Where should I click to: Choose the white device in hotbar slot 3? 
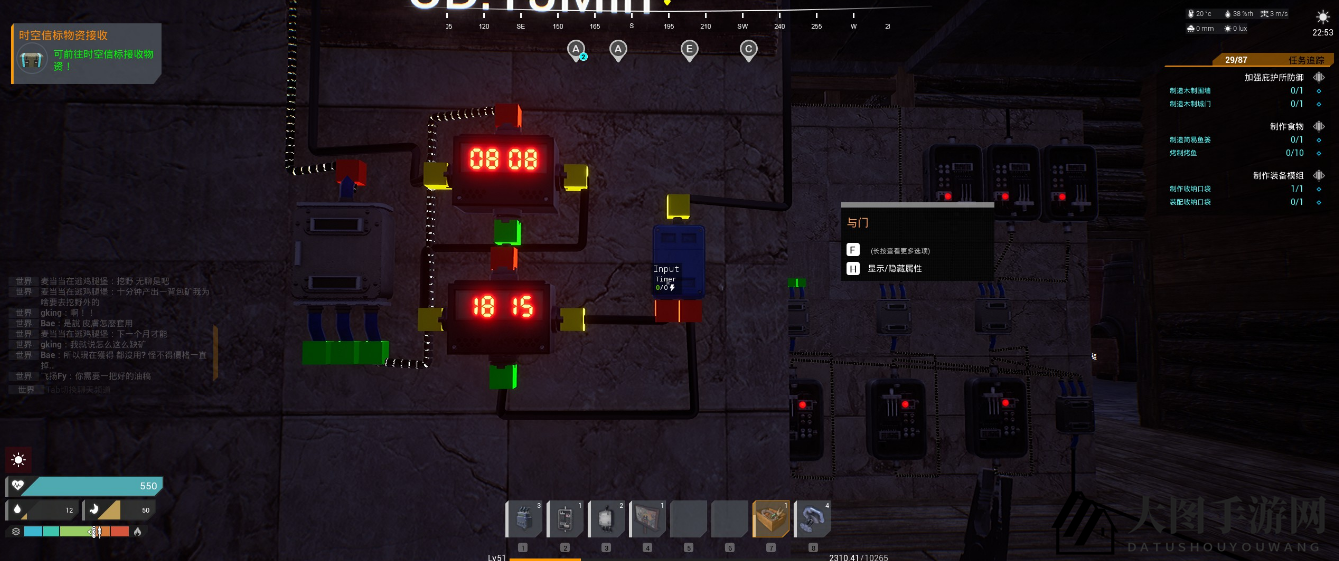(x=606, y=520)
